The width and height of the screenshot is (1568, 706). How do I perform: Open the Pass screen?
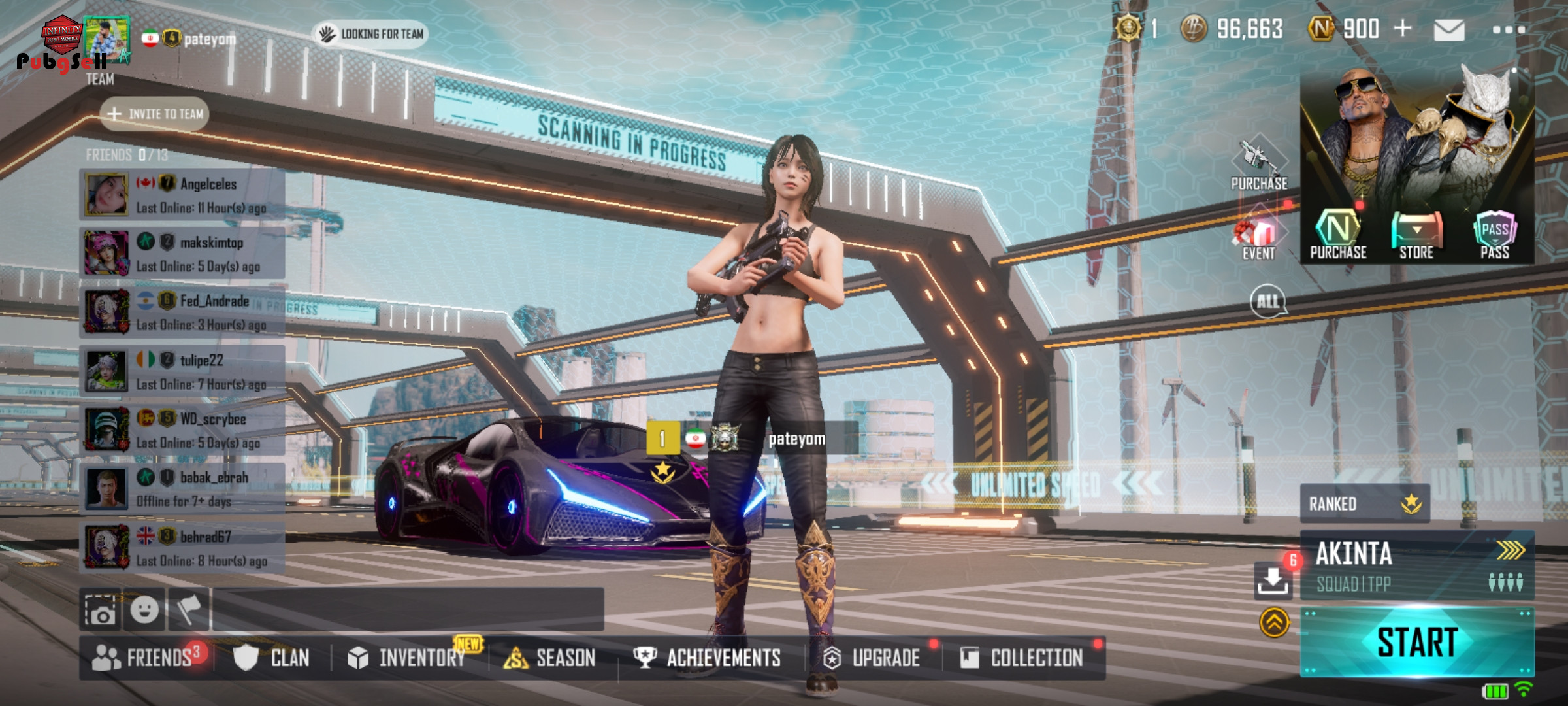point(1495,237)
